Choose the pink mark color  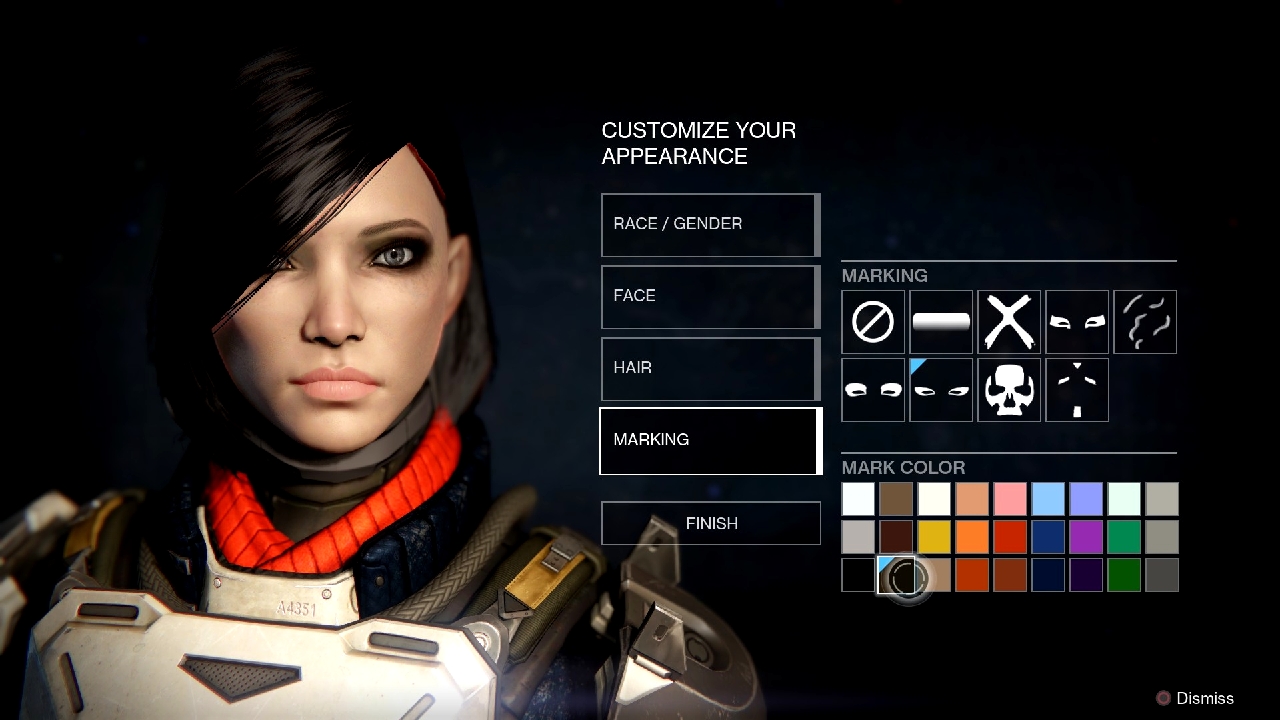click(x=1010, y=499)
